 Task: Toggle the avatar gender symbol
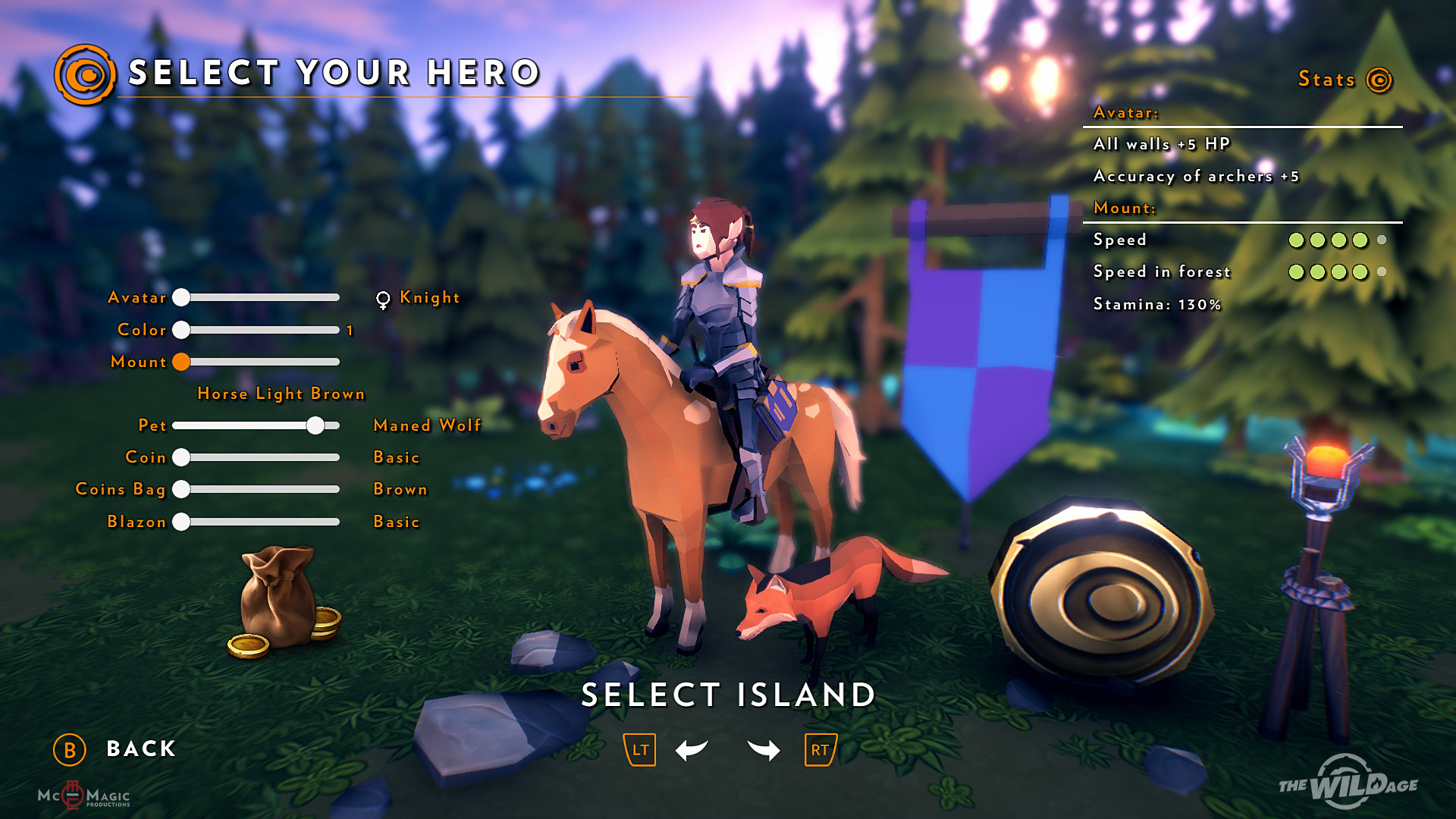(x=383, y=300)
